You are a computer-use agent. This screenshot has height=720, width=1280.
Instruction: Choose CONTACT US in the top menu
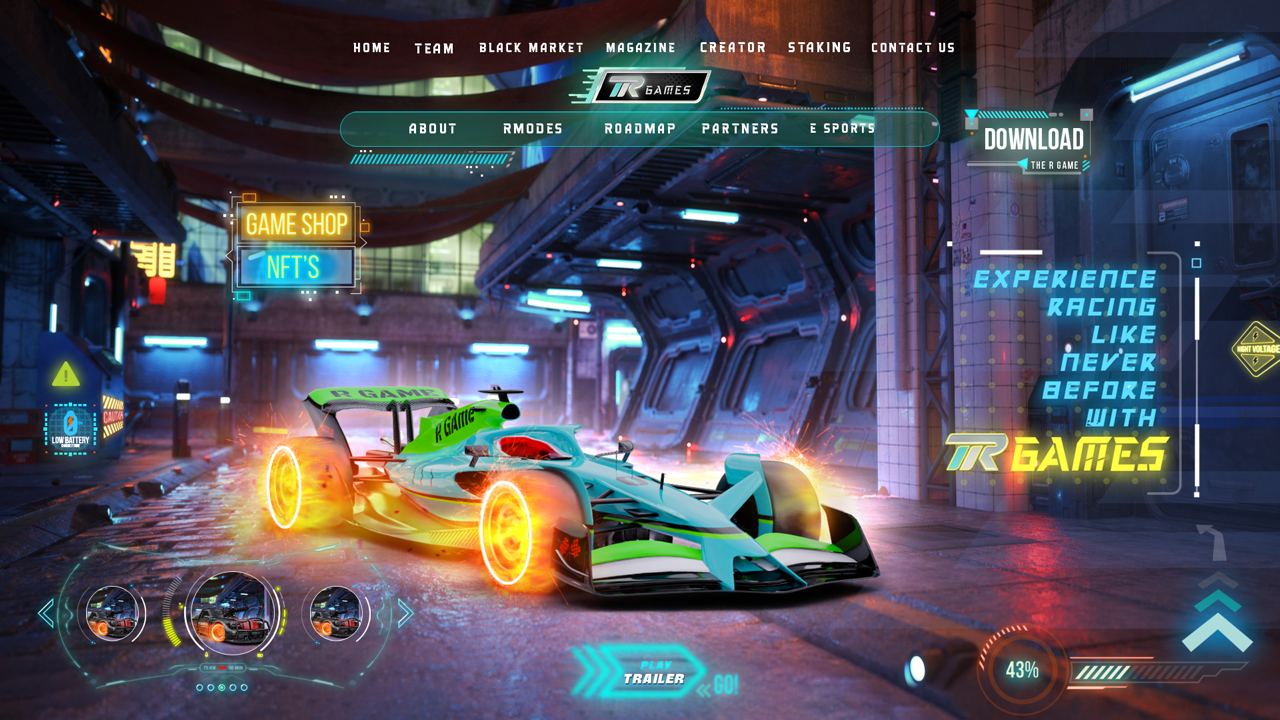(x=913, y=47)
